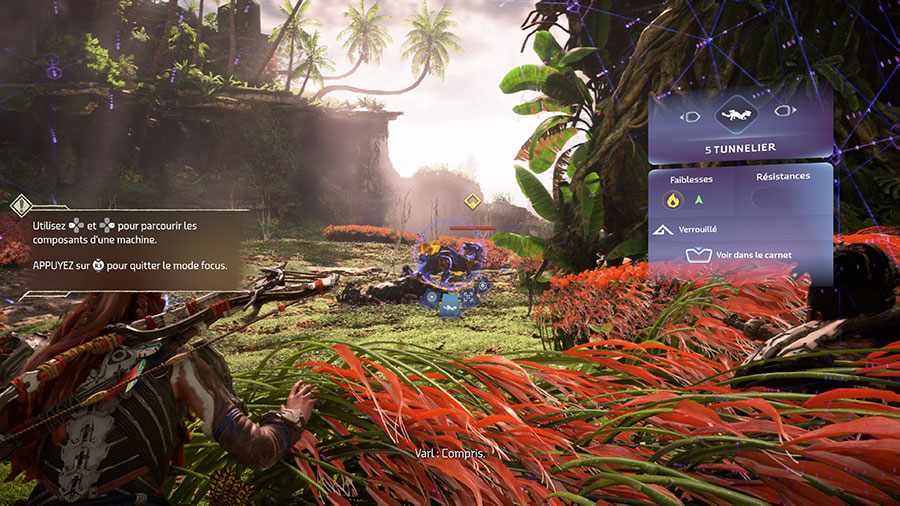Click the tutorial hint diamond icon
The width and height of the screenshot is (900, 506).
20,206
